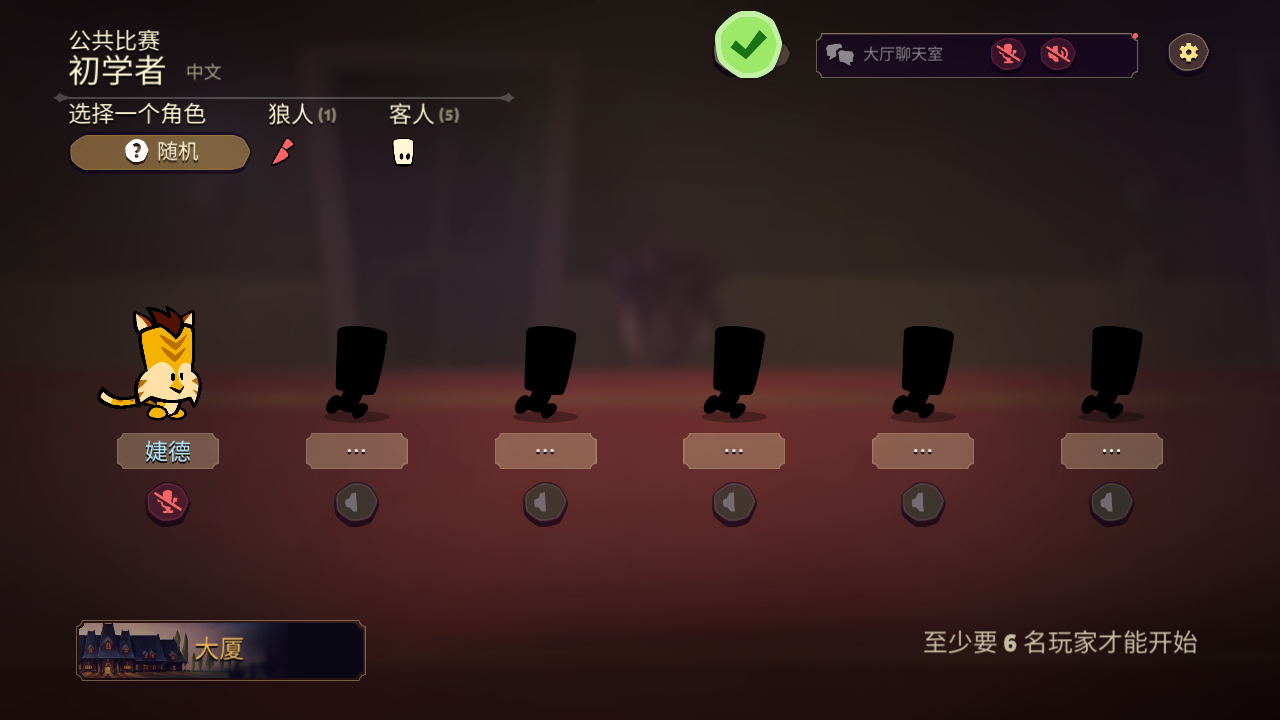
Task: Open settings with the gear icon
Action: tap(1188, 53)
